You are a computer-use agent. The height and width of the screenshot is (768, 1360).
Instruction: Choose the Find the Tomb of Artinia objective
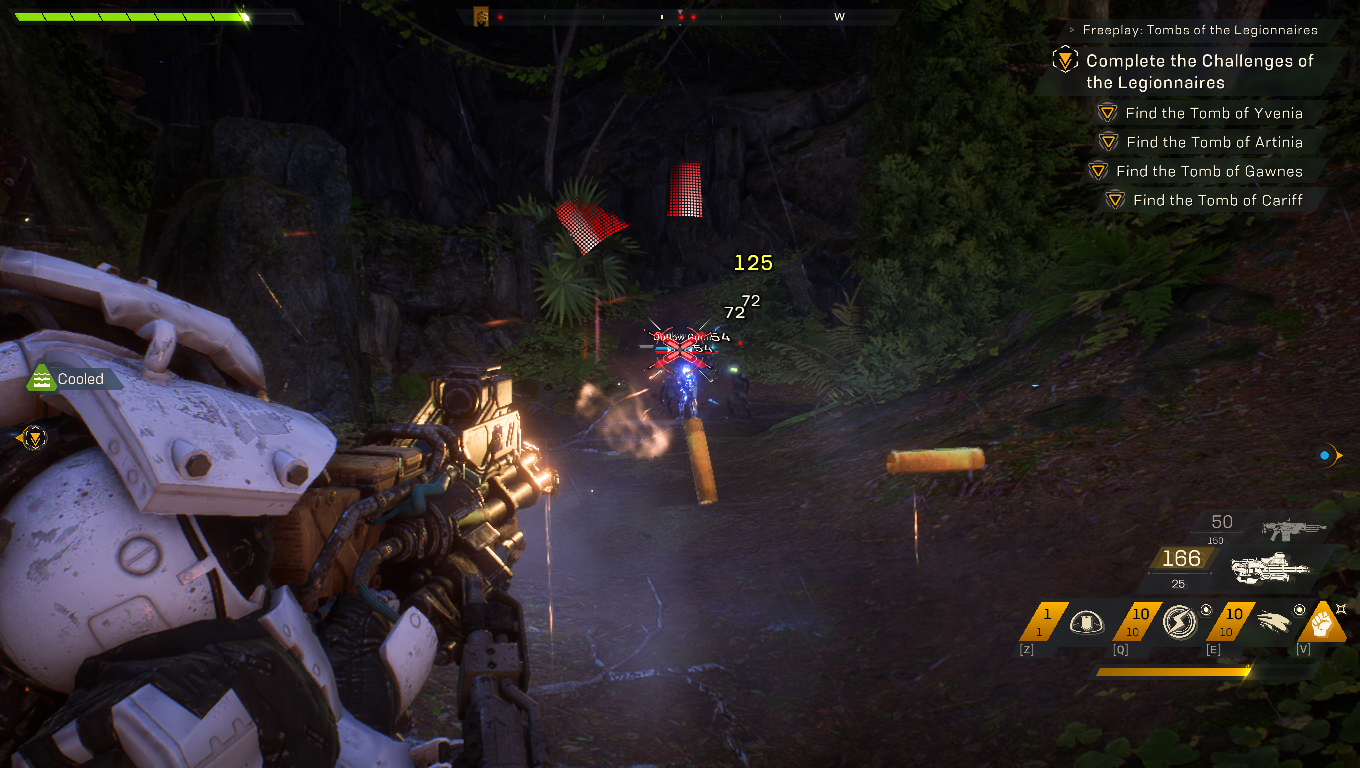(x=1213, y=142)
